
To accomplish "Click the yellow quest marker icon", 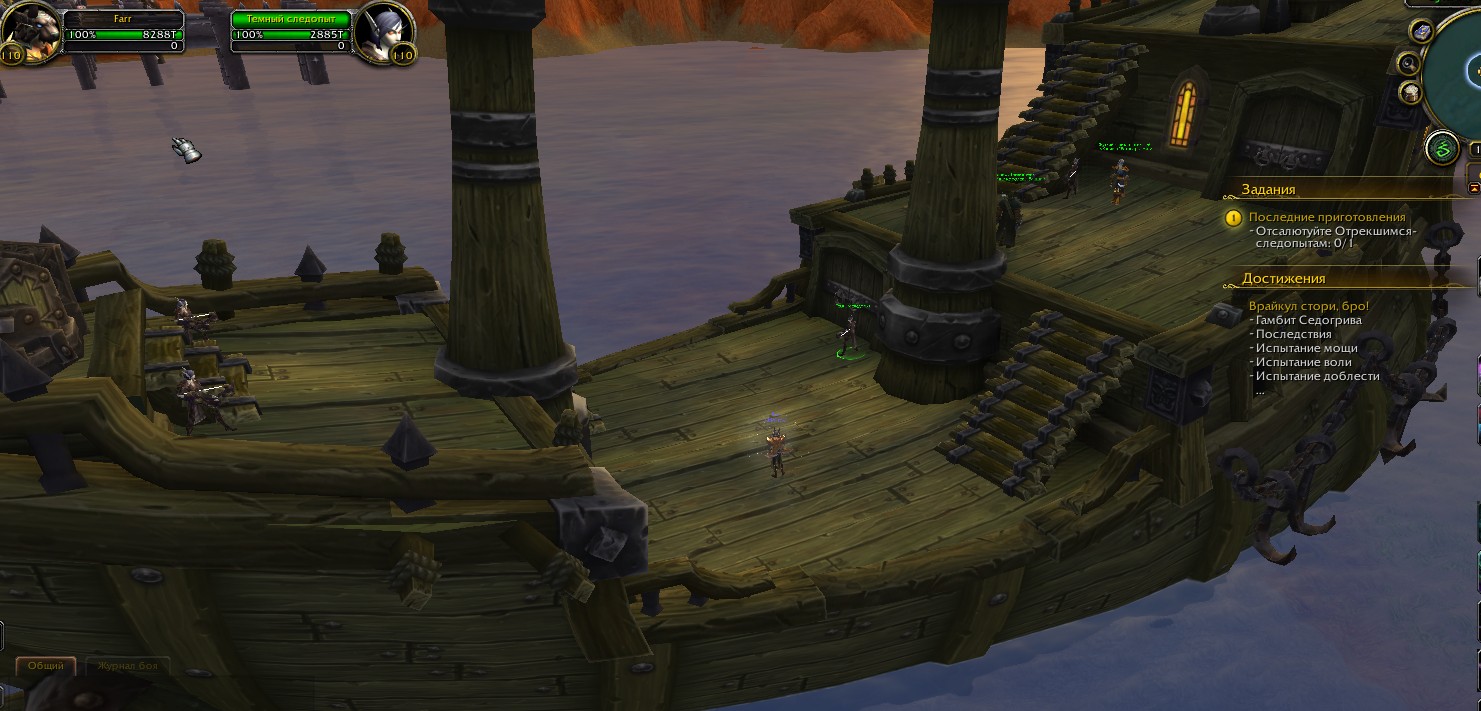I will point(1233,217).
